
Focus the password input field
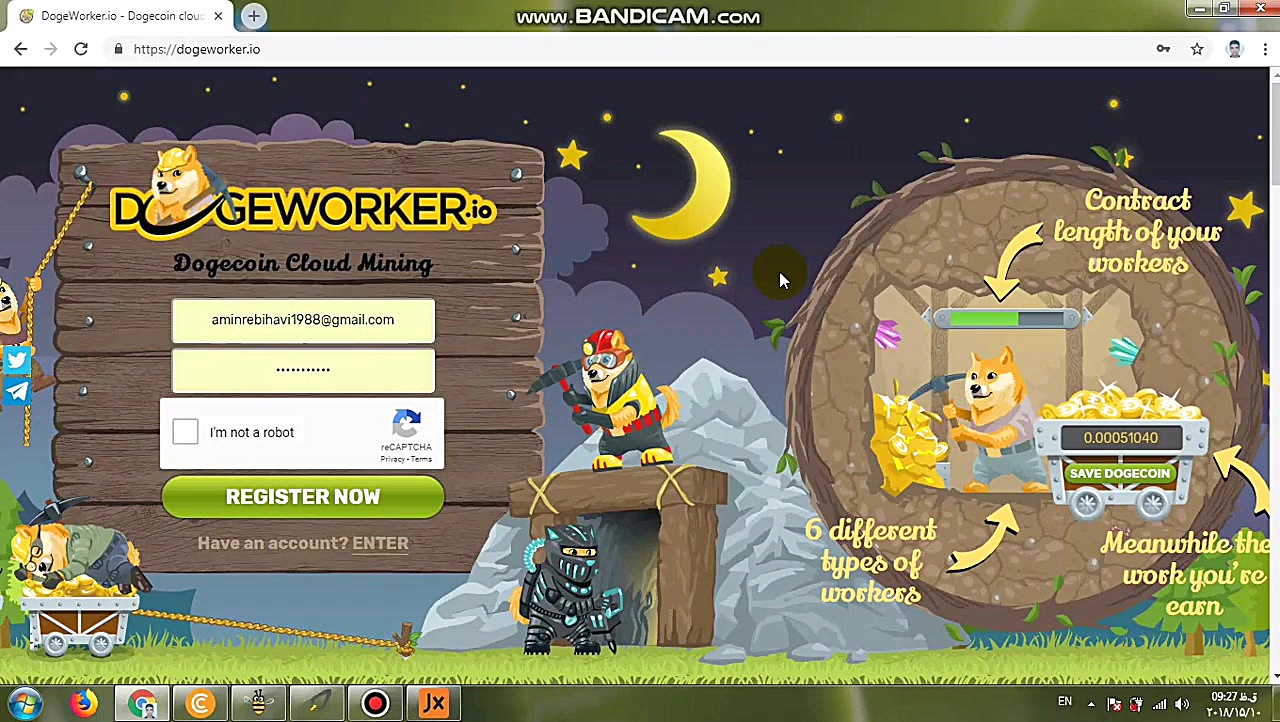pyautogui.click(x=303, y=370)
